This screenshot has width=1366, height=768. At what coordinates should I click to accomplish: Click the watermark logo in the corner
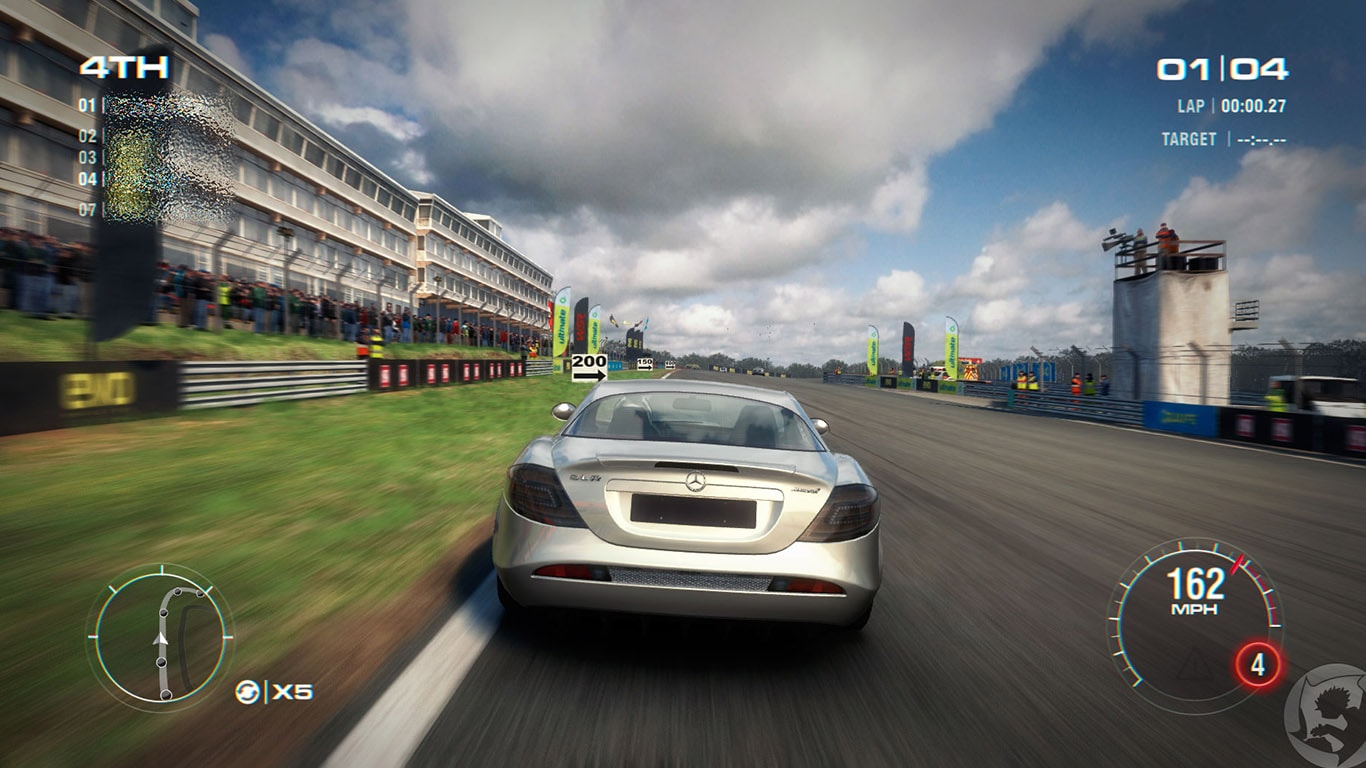pos(1326,717)
